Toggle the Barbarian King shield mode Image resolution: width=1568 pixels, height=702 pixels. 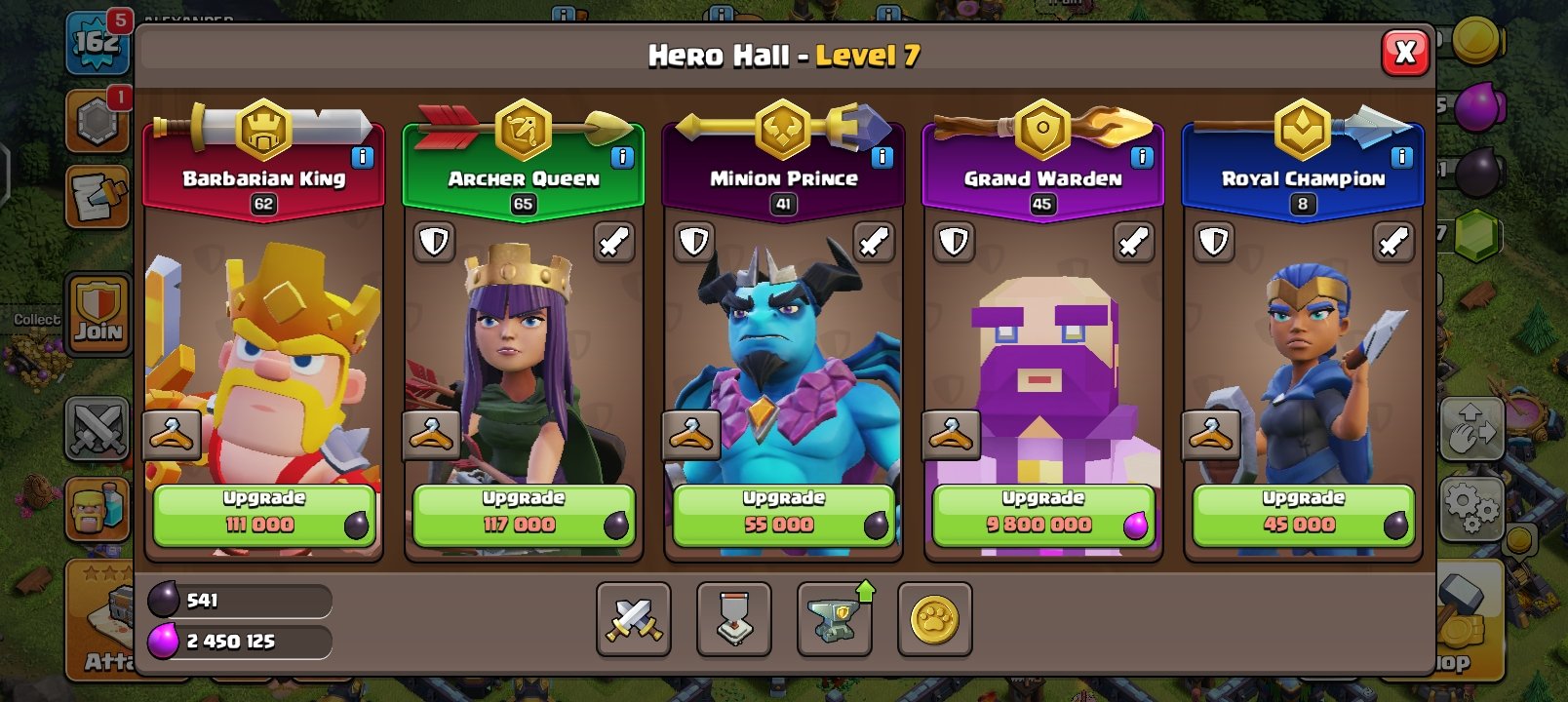tap(176, 243)
